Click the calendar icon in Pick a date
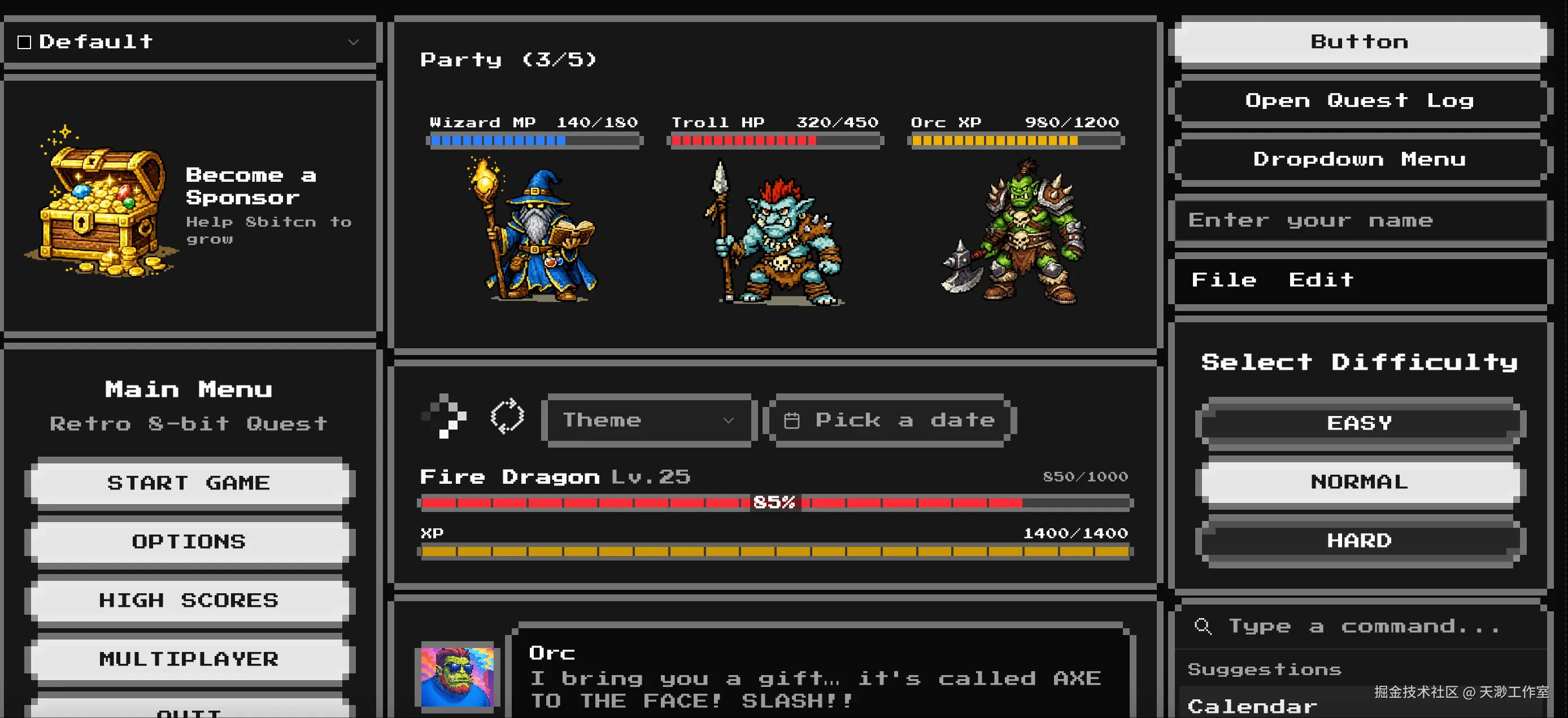 (x=792, y=419)
